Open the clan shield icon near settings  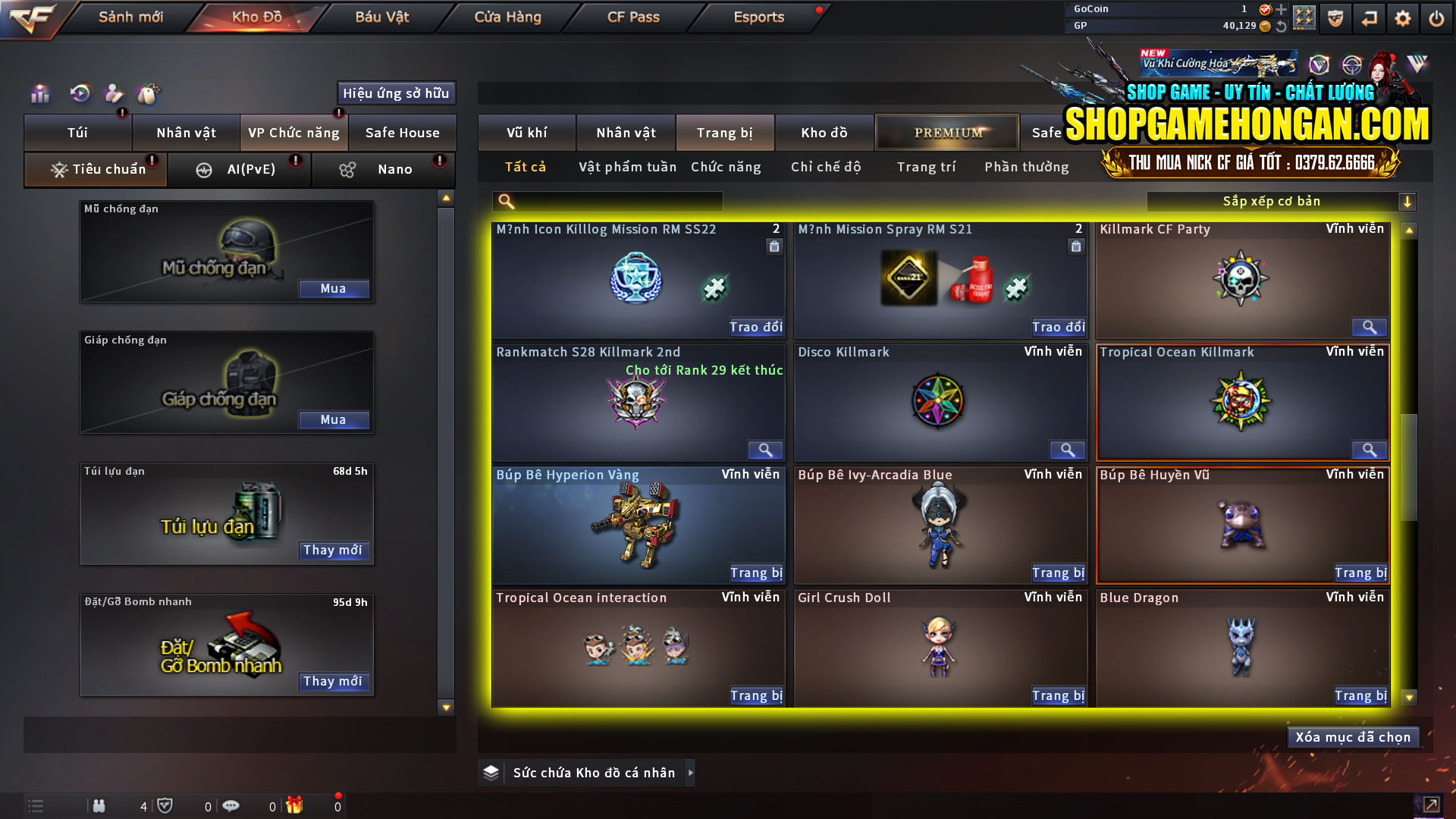coord(1335,17)
